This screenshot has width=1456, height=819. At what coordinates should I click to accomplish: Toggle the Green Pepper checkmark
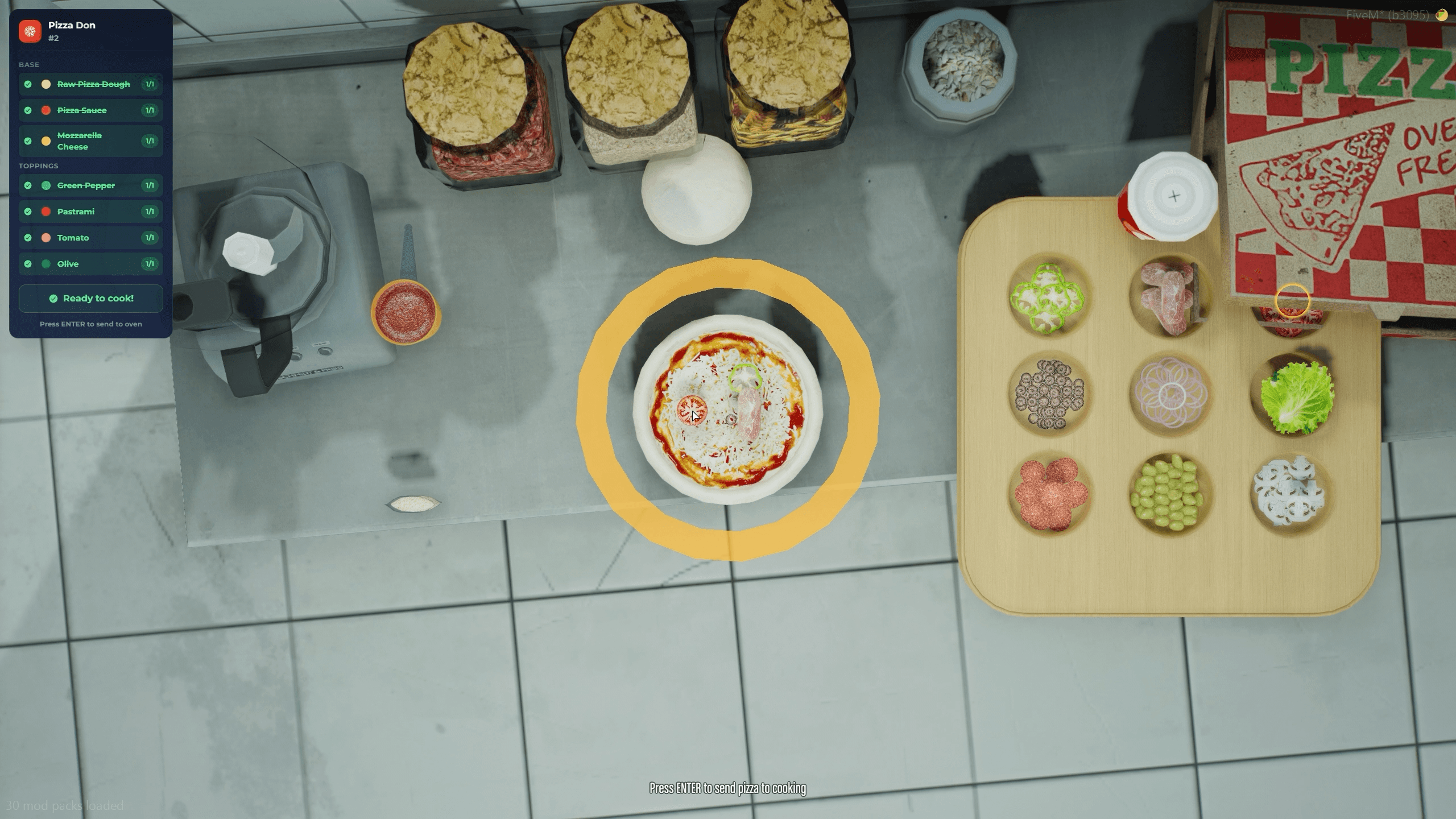28,185
